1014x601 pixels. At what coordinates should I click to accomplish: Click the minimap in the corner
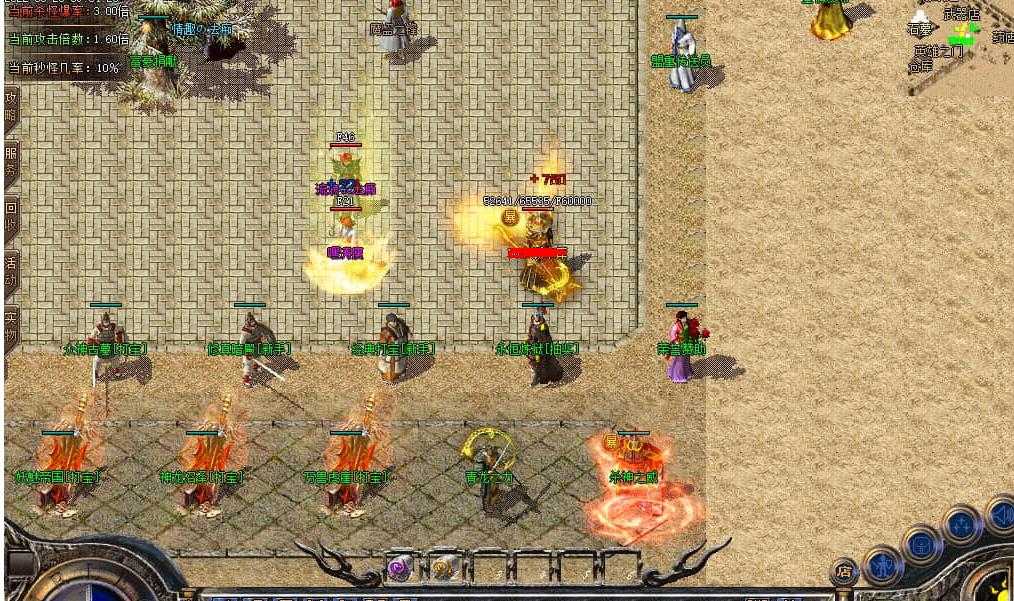click(x=962, y=45)
